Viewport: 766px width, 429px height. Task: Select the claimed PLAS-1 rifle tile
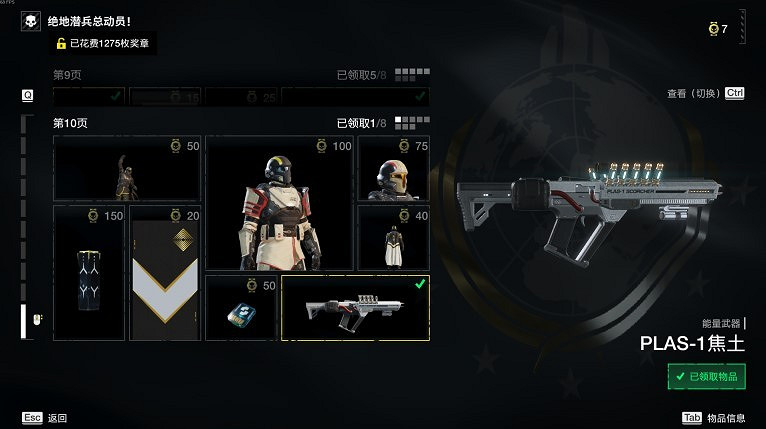click(355, 308)
